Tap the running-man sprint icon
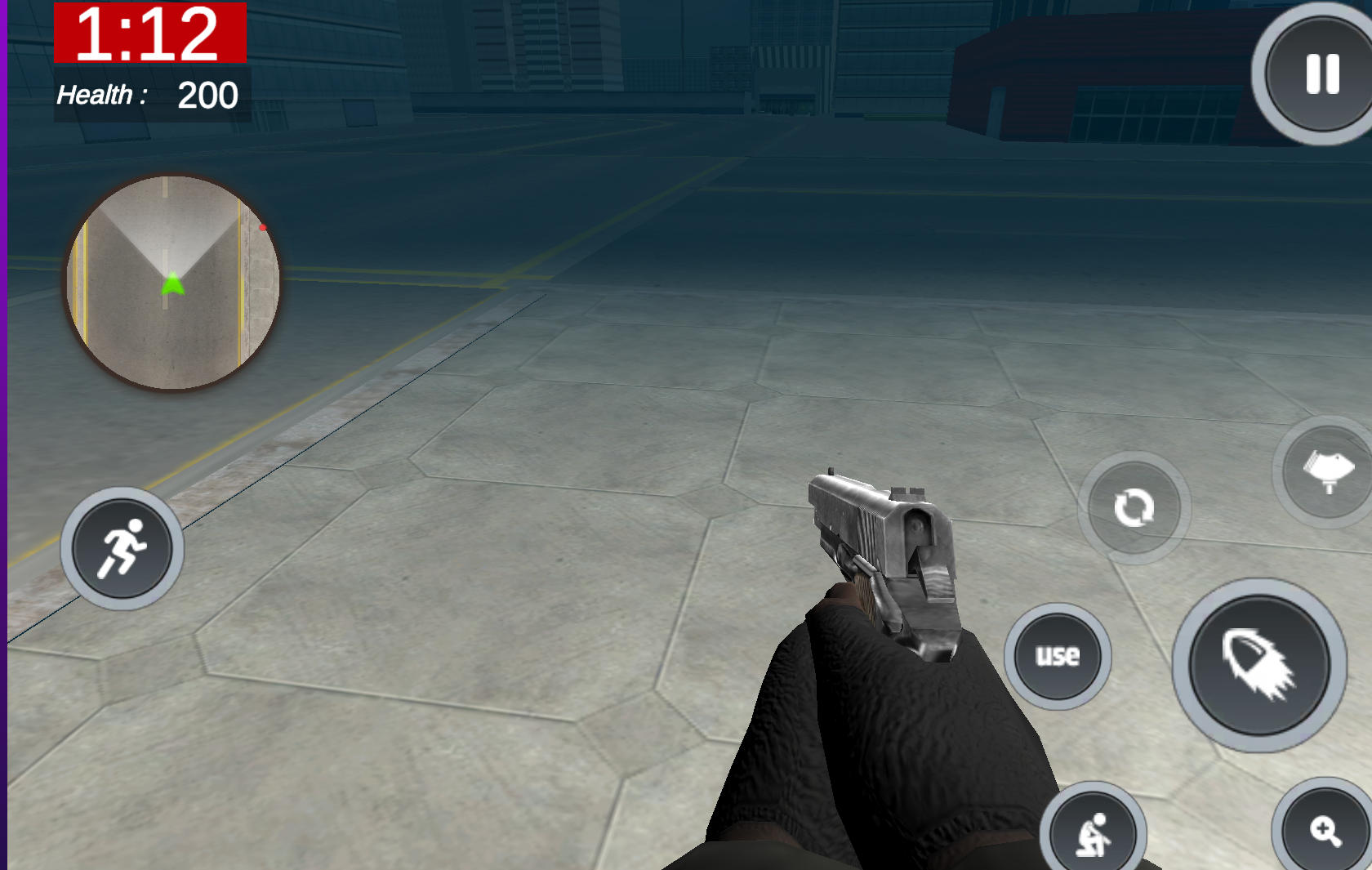Image resolution: width=1372 pixels, height=870 pixels. pos(122,549)
